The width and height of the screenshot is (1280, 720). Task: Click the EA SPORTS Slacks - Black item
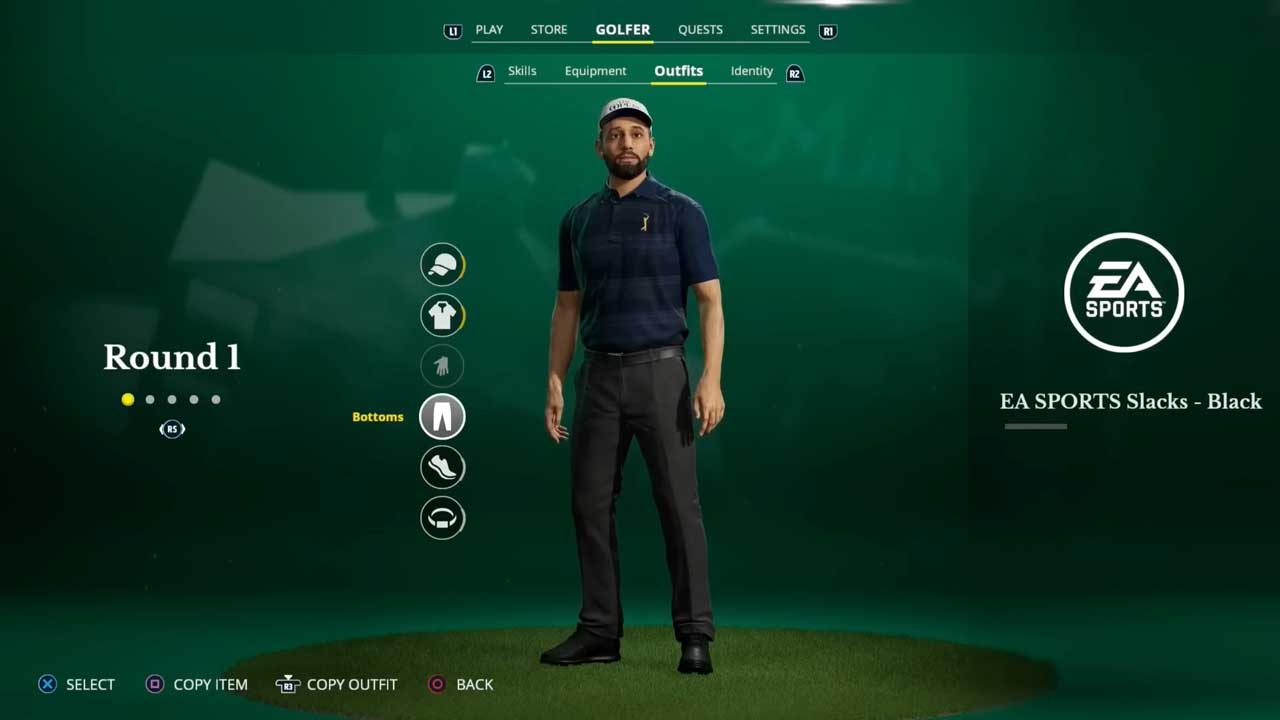click(1130, 401)
